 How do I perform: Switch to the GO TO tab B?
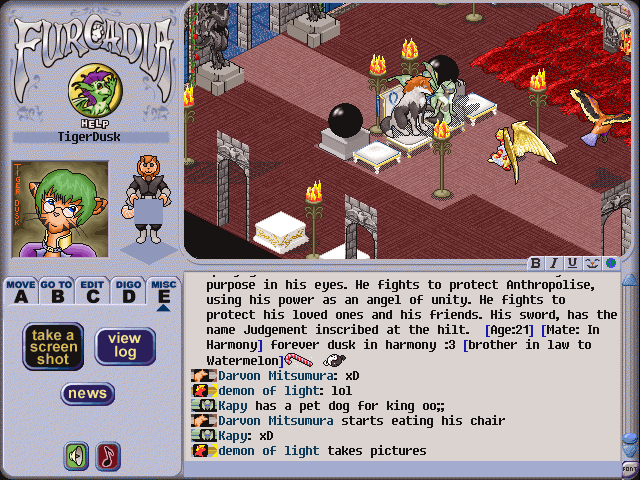57,291
